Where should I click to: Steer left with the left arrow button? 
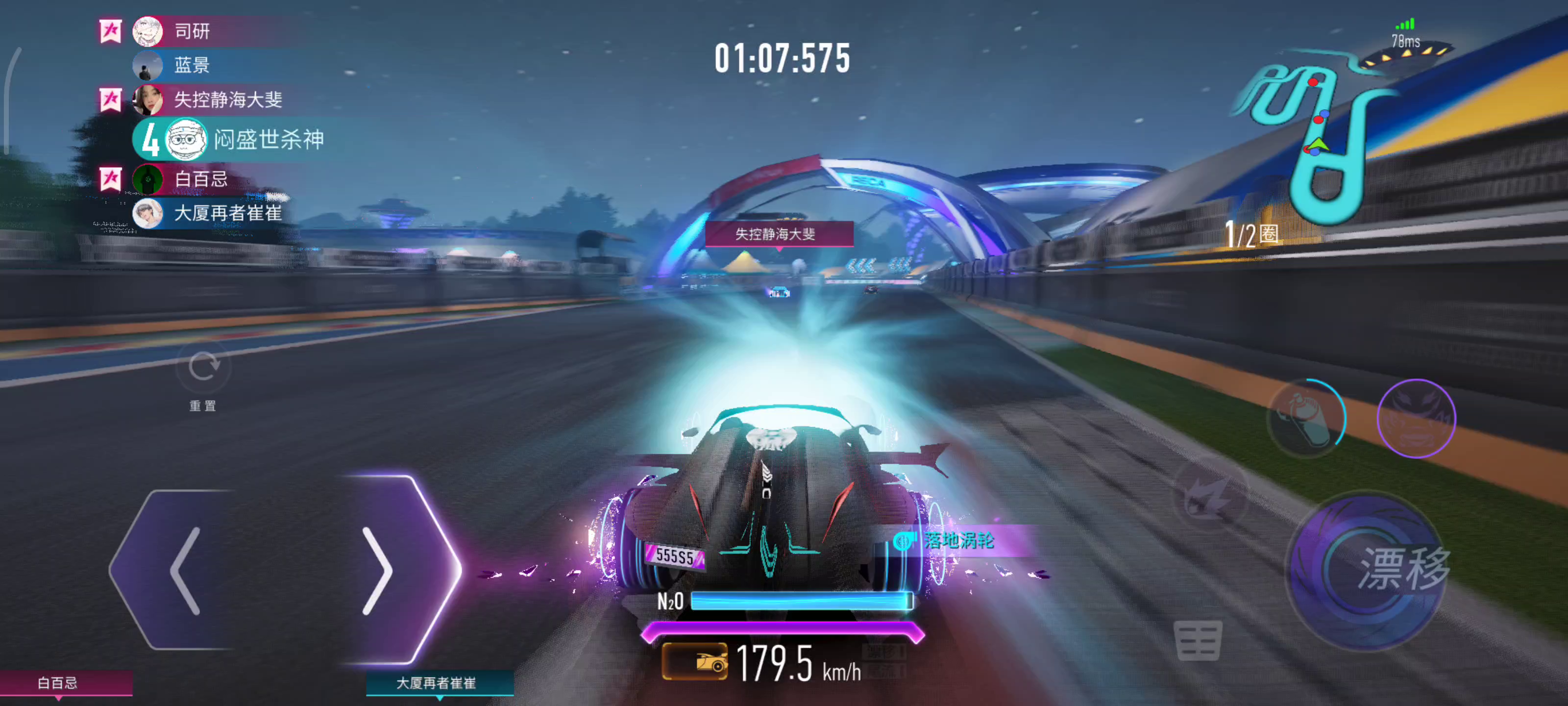coord(183,570)
